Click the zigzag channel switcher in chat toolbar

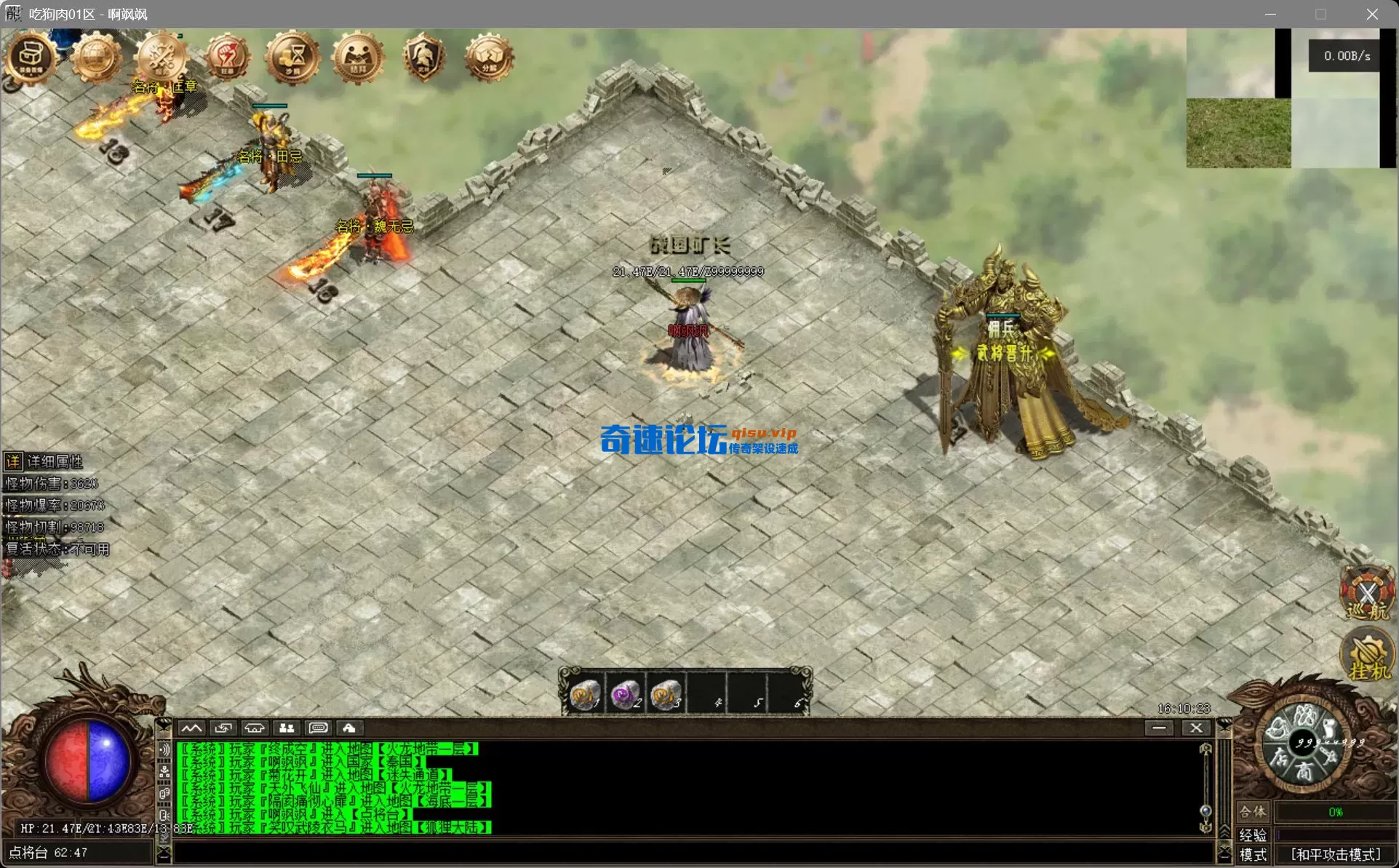(x=193, y=728)
